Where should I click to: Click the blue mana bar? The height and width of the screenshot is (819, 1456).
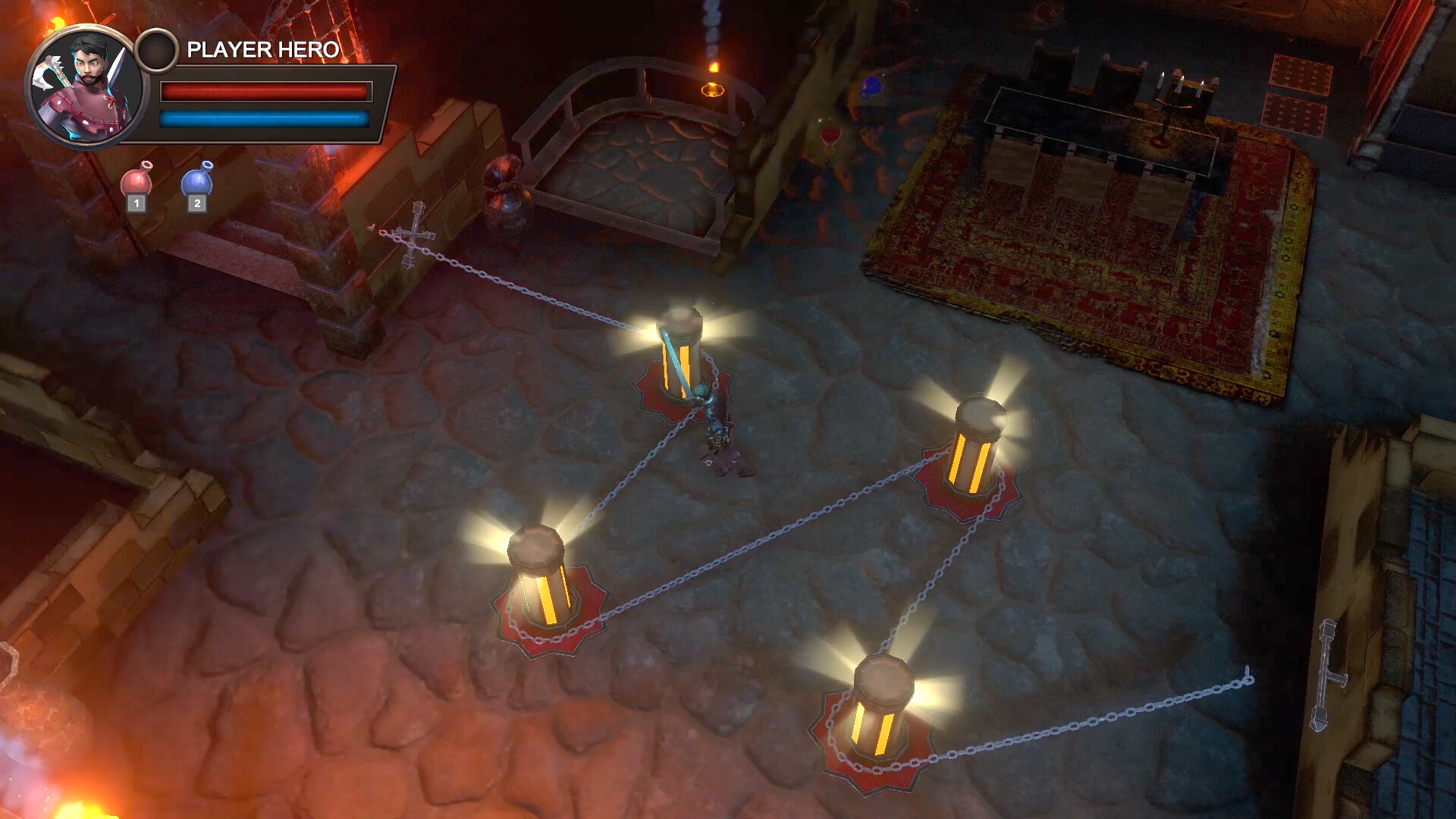264,118
